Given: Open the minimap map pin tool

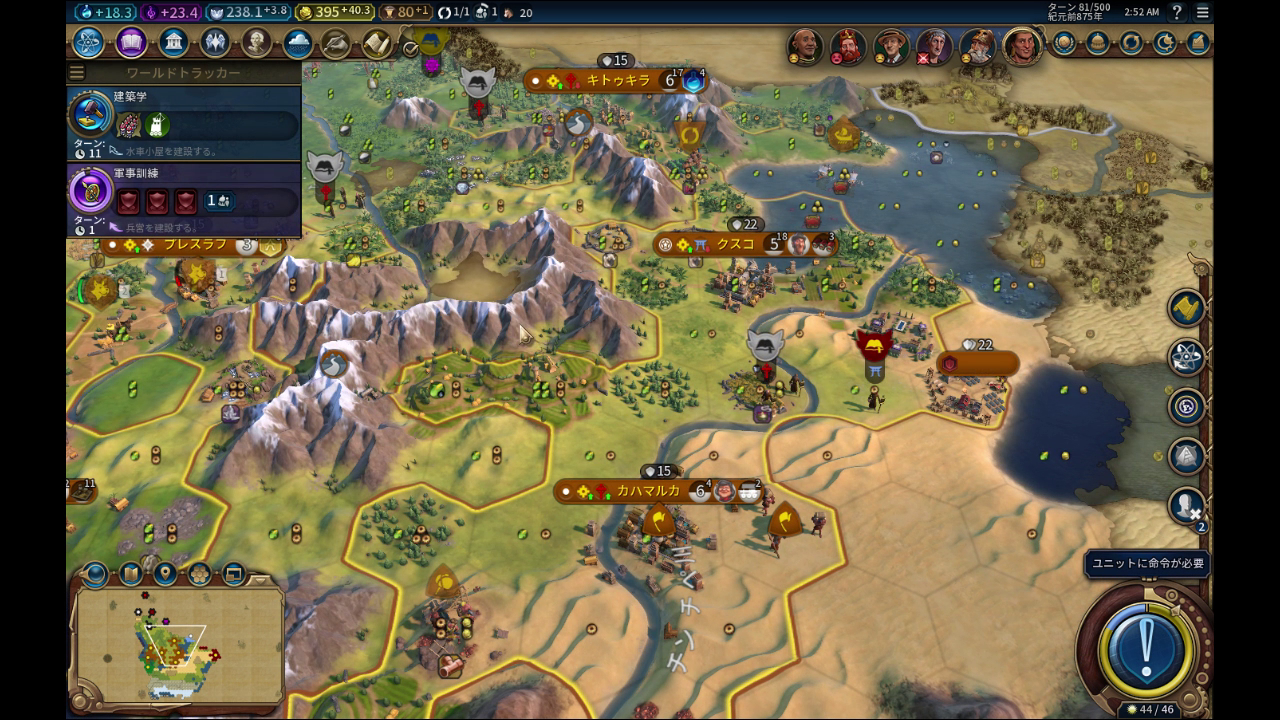Looking at the screenshot, I should tap(165, 574).
